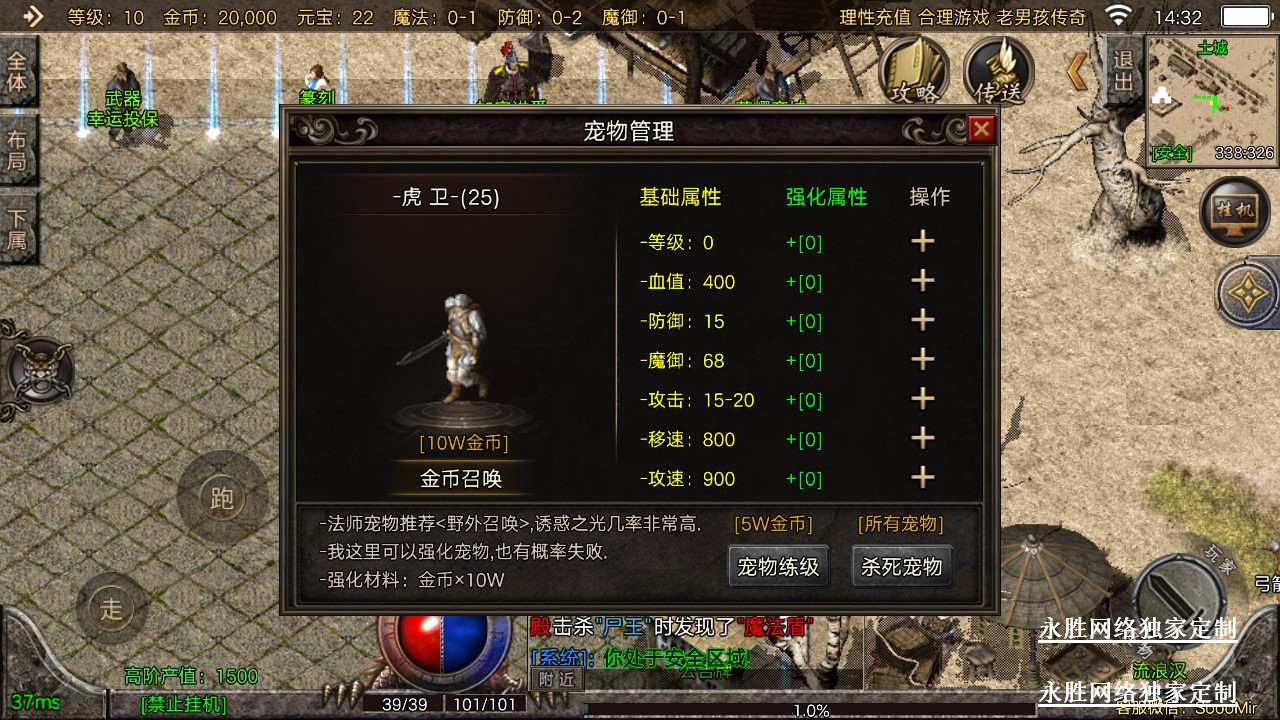Switch to 走 walk mode

[111, 608]
